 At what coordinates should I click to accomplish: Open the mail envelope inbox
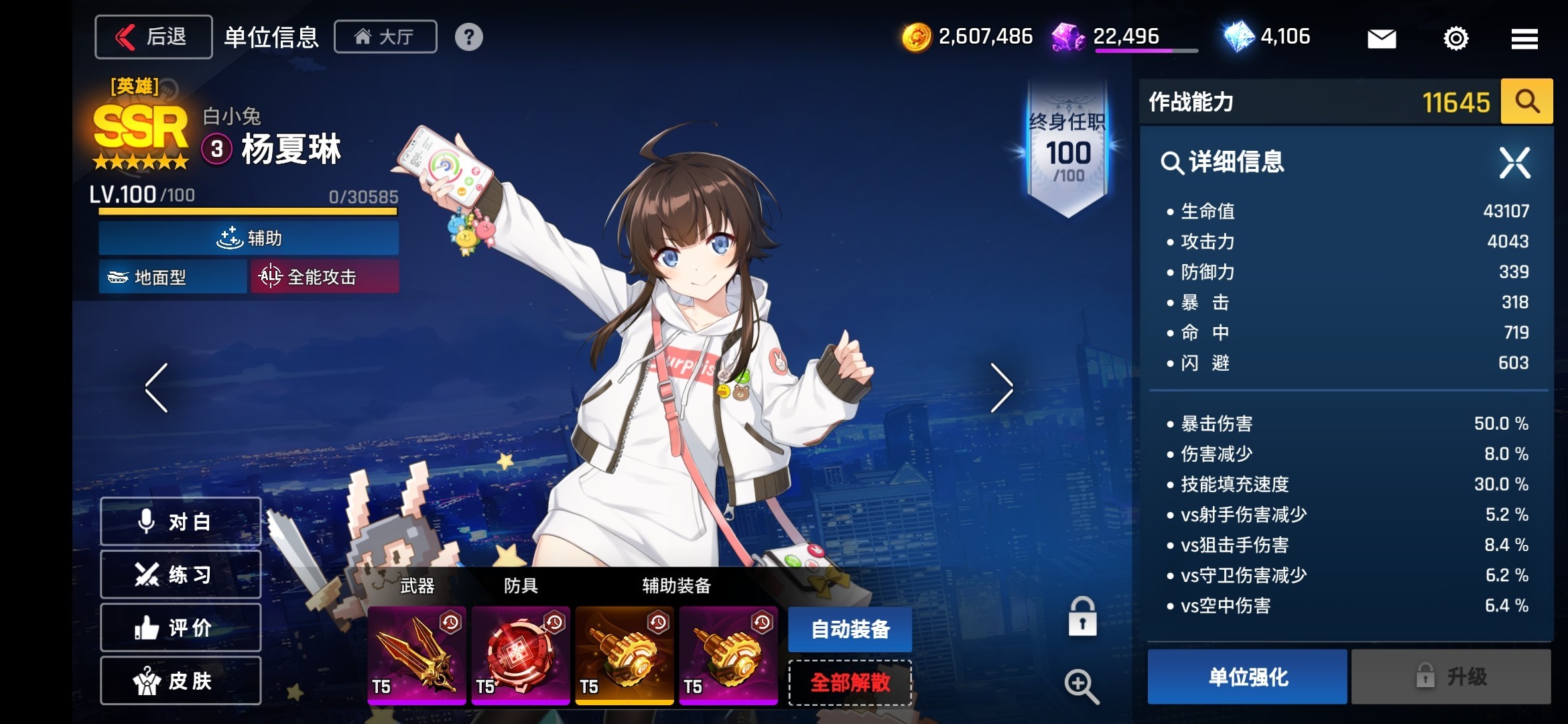tap(1382, 38)
